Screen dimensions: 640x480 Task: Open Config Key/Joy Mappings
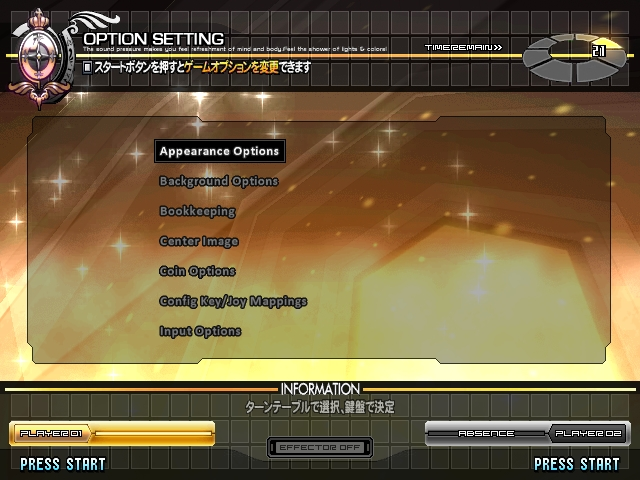[233, 301]
